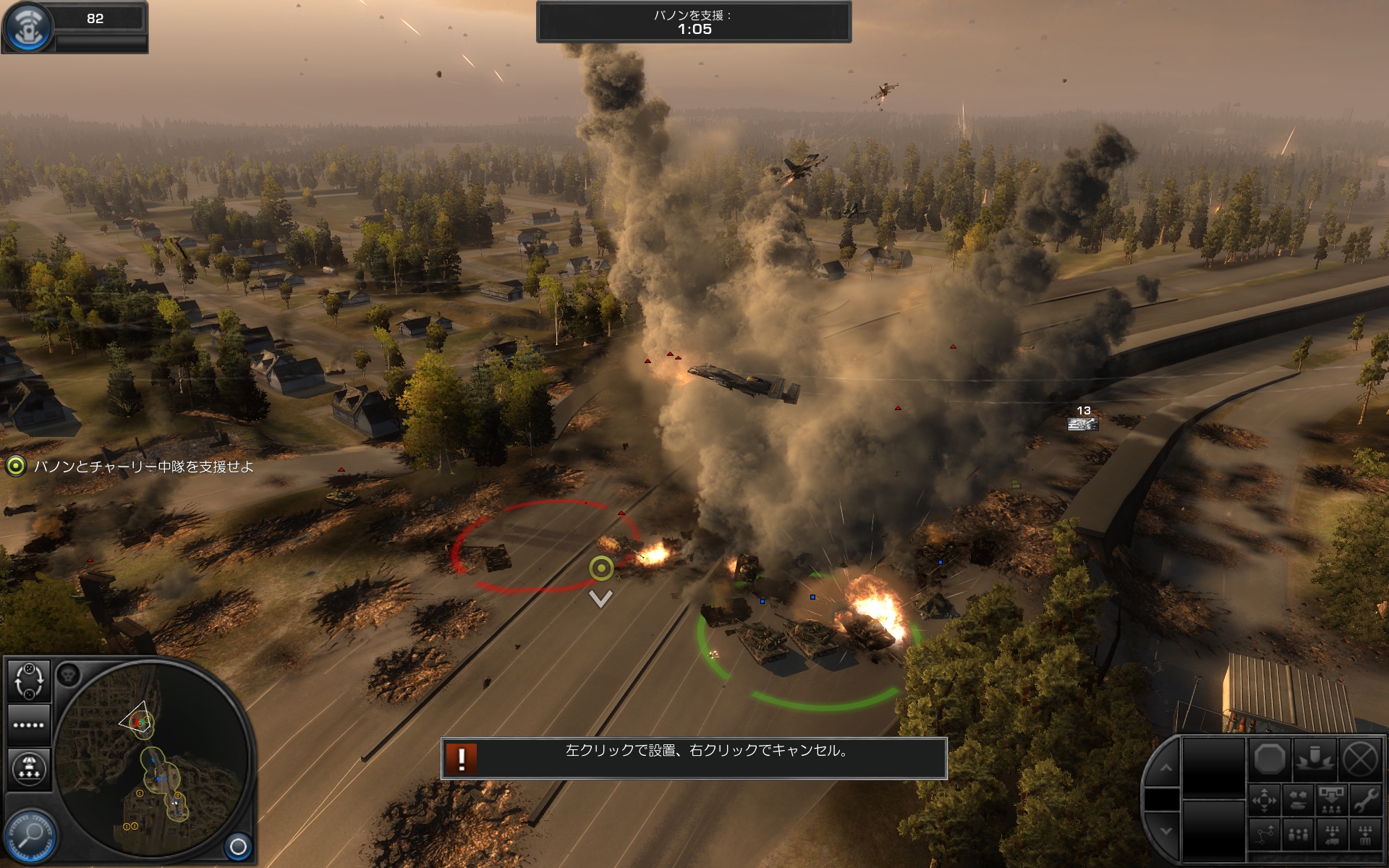Order the tank to reverse
1389x868 pixels.
click(x=1298, y=800)
